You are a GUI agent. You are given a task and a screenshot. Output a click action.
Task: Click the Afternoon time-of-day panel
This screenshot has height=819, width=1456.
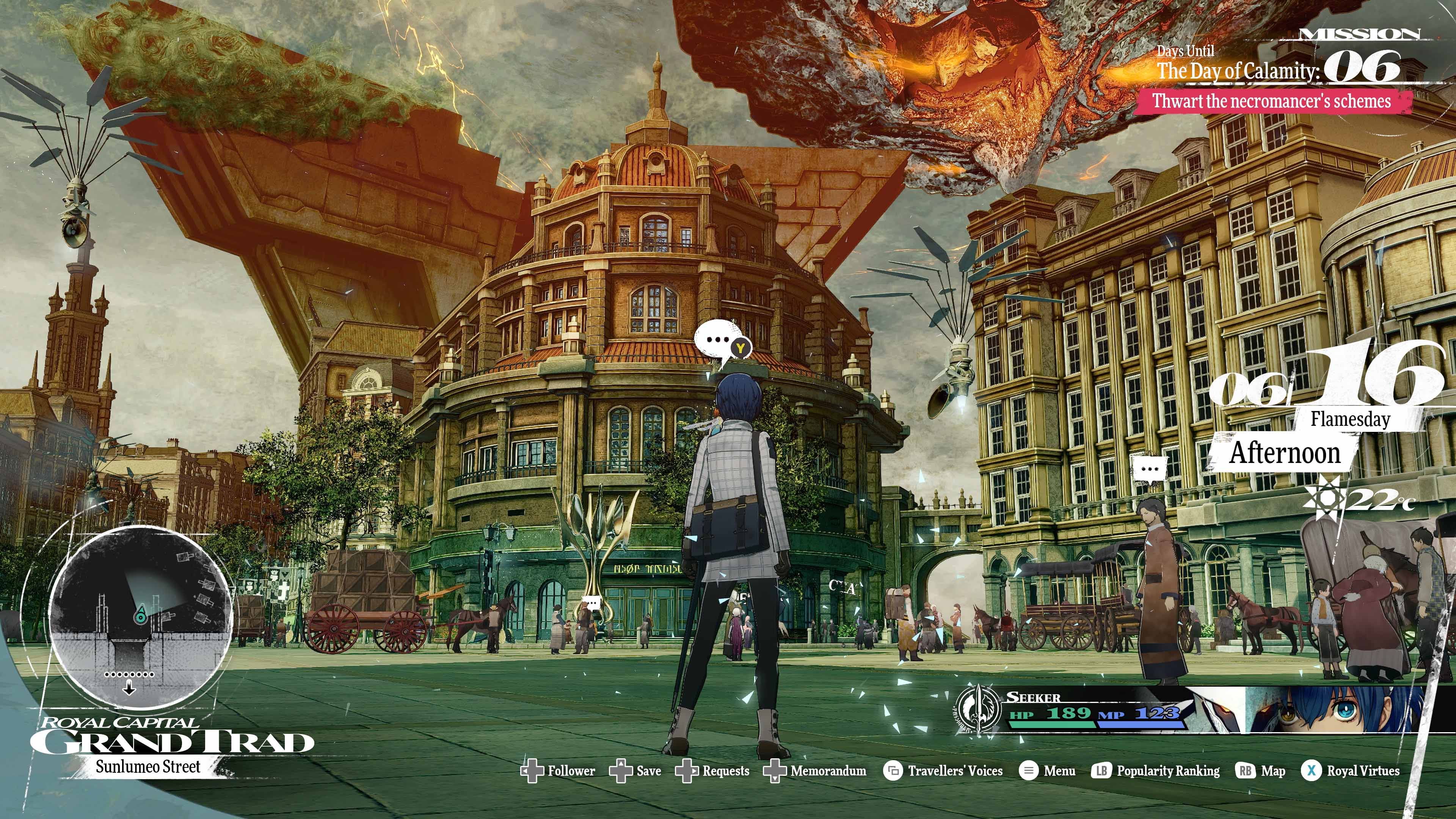[1285, 453]
